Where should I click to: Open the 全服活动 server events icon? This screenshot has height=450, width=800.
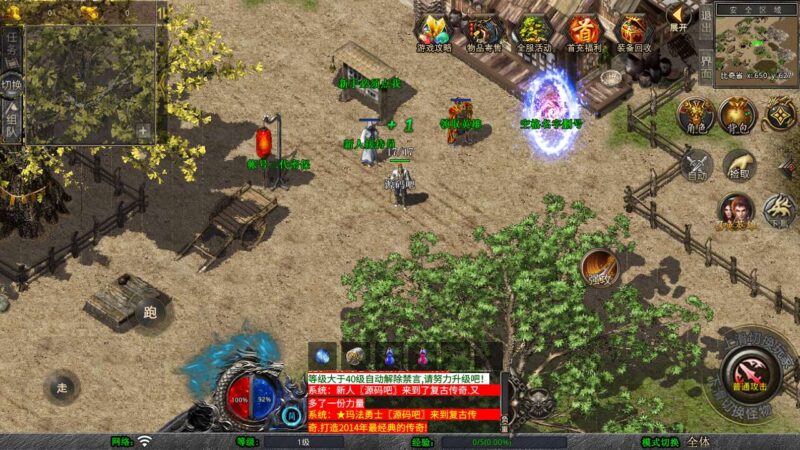click(533, 31)
